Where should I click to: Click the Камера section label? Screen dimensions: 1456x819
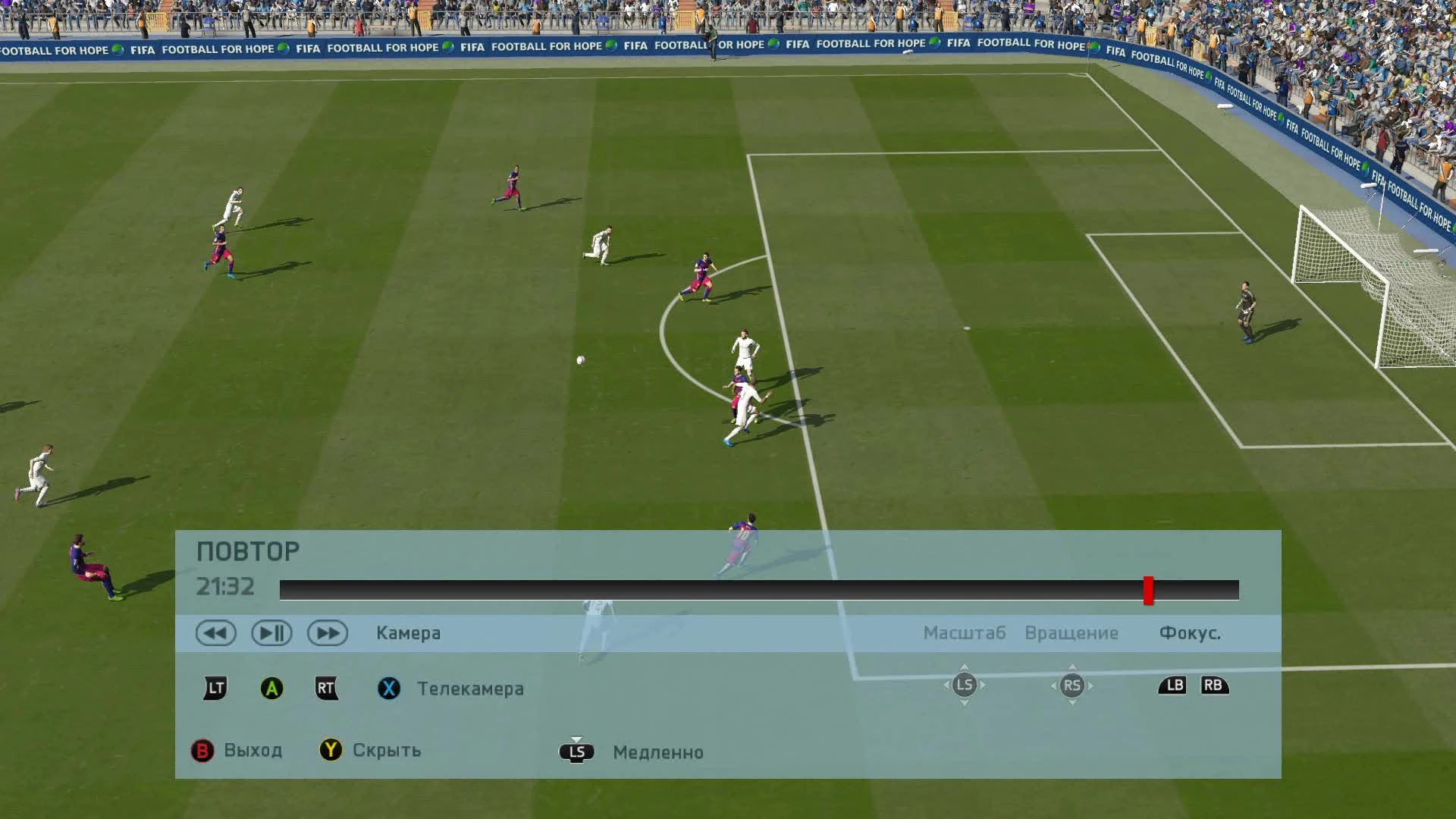tap(408, 633)
